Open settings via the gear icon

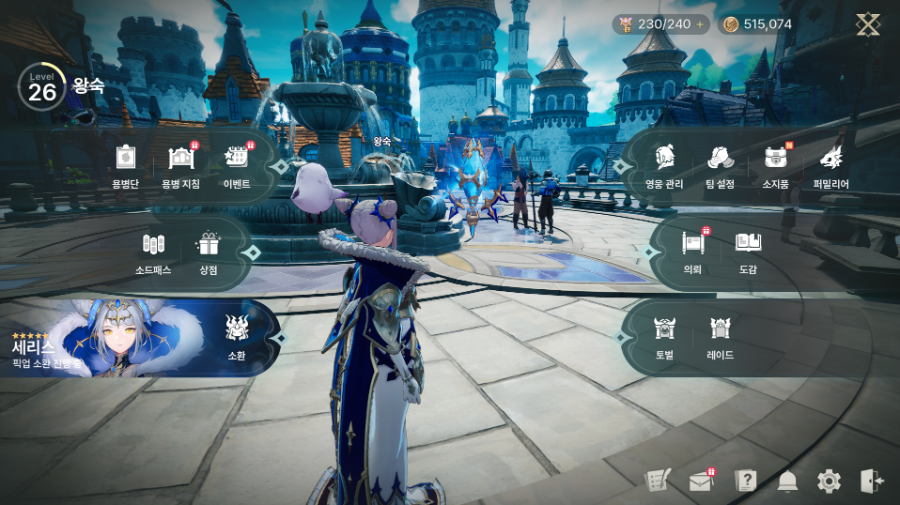click(x=829, y=481)
